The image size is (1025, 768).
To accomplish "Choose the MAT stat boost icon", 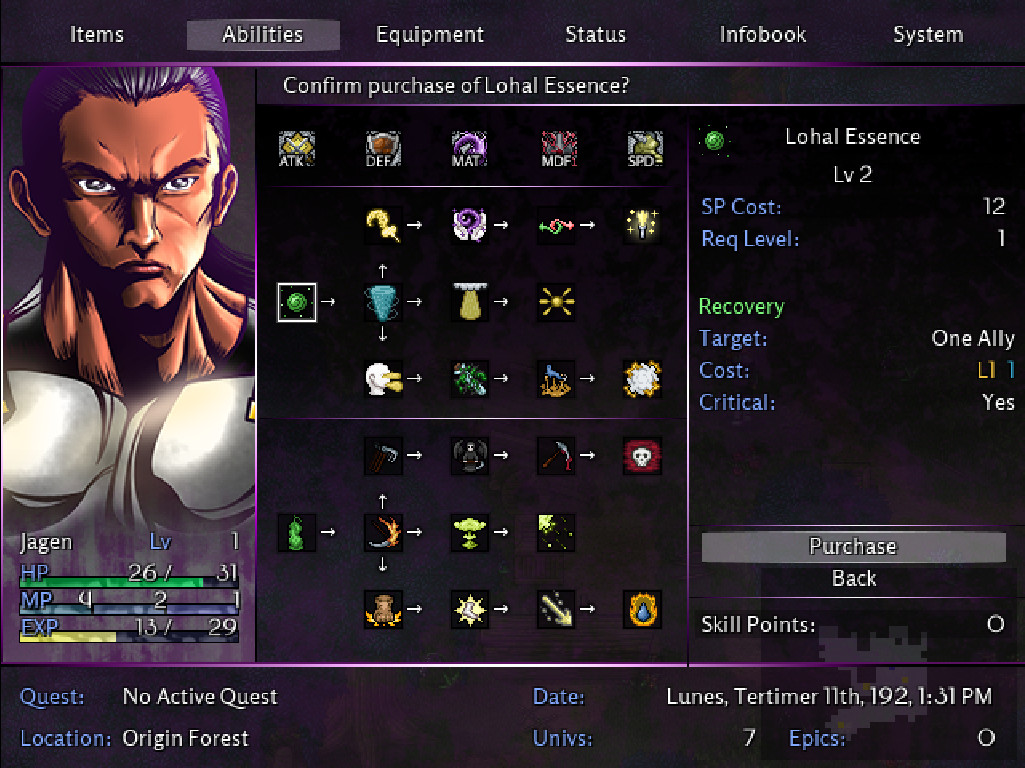I will tap(469, 150).
